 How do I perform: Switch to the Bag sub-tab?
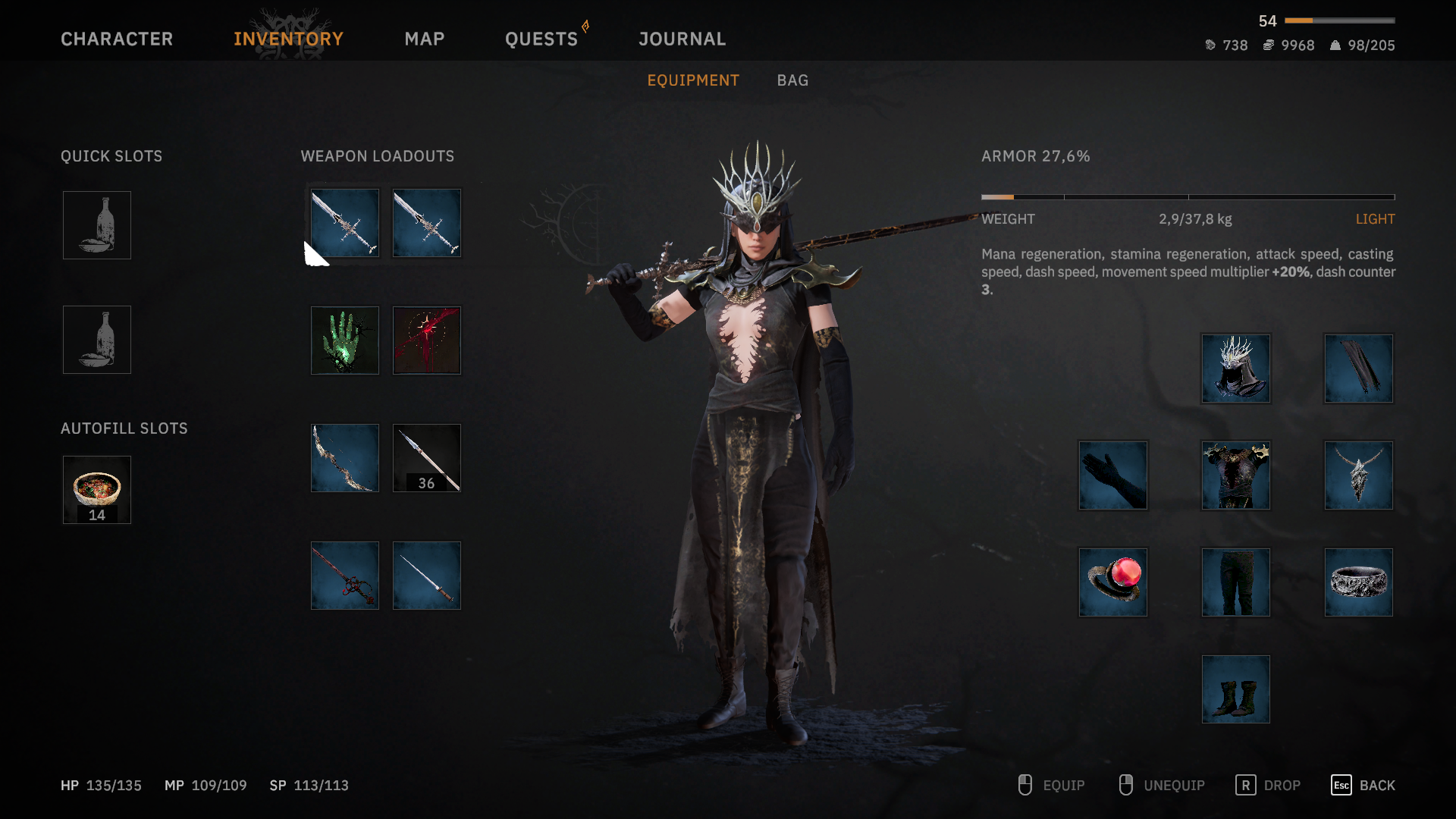coord(792,80)
